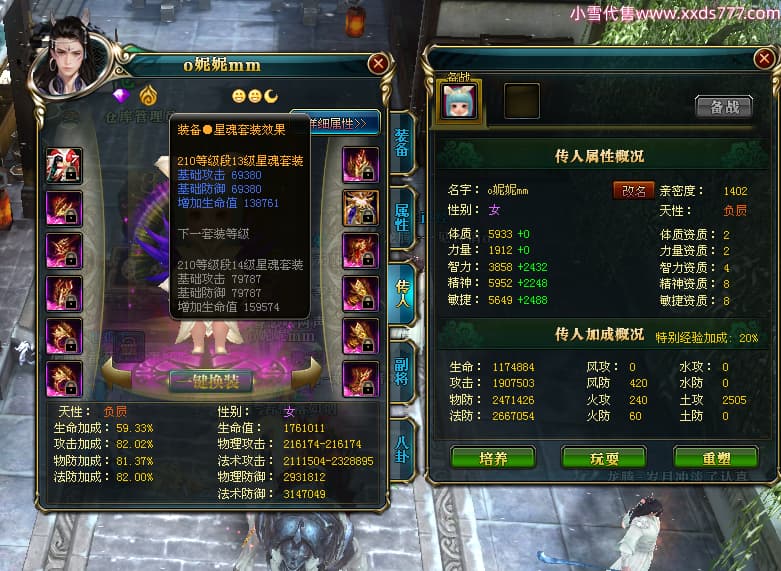Select the golden-winged equipment slot
Viewport: 781px width, 571px height.
click(x=361, y=207)
